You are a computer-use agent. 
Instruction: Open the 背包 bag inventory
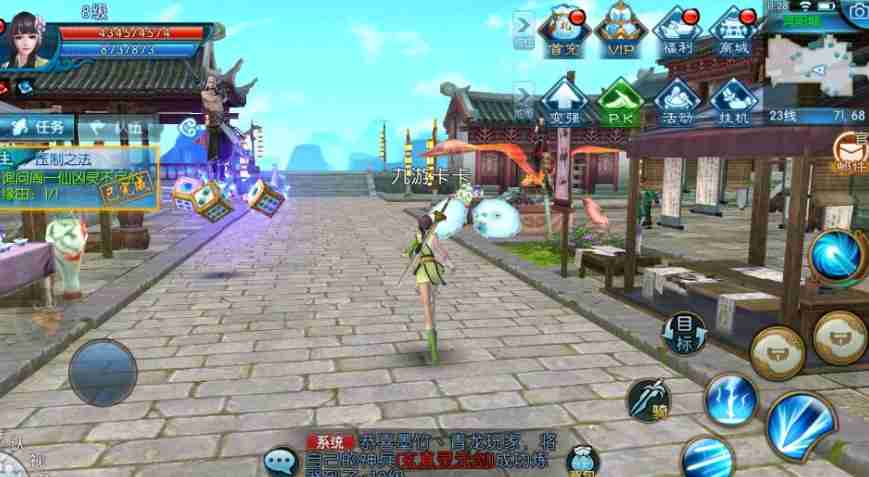582,461
